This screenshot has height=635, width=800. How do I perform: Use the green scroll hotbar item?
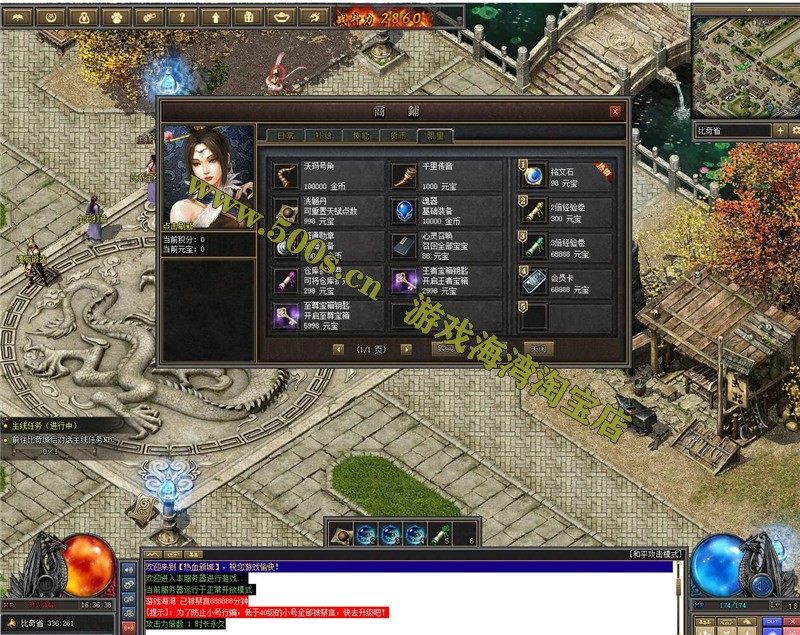438,533
